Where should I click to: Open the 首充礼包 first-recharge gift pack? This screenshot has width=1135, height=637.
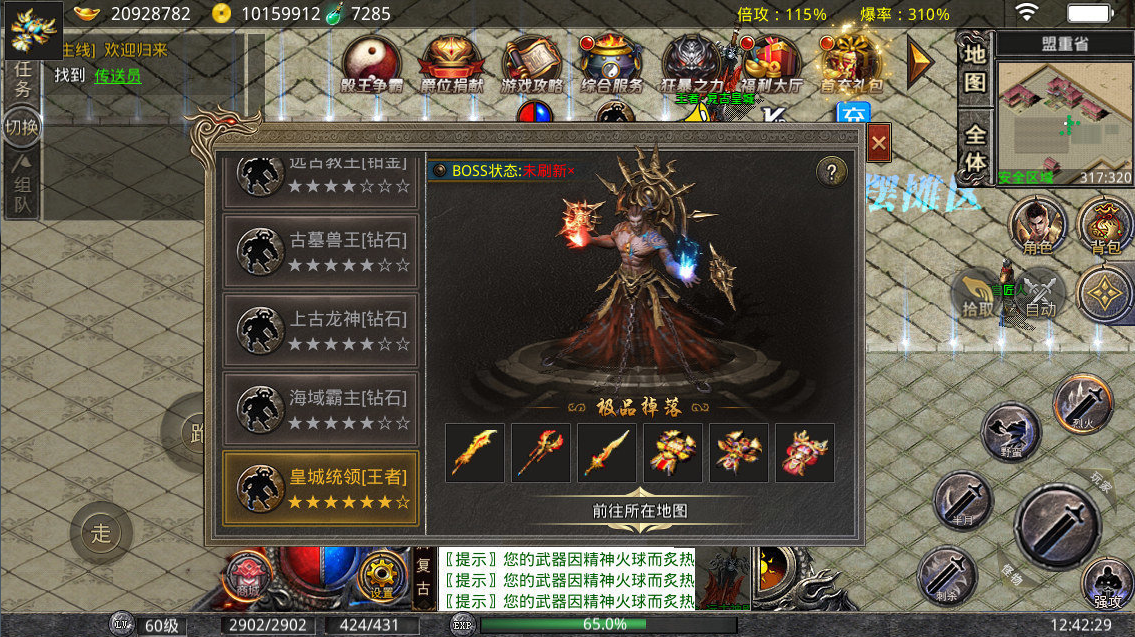(851, 65)
